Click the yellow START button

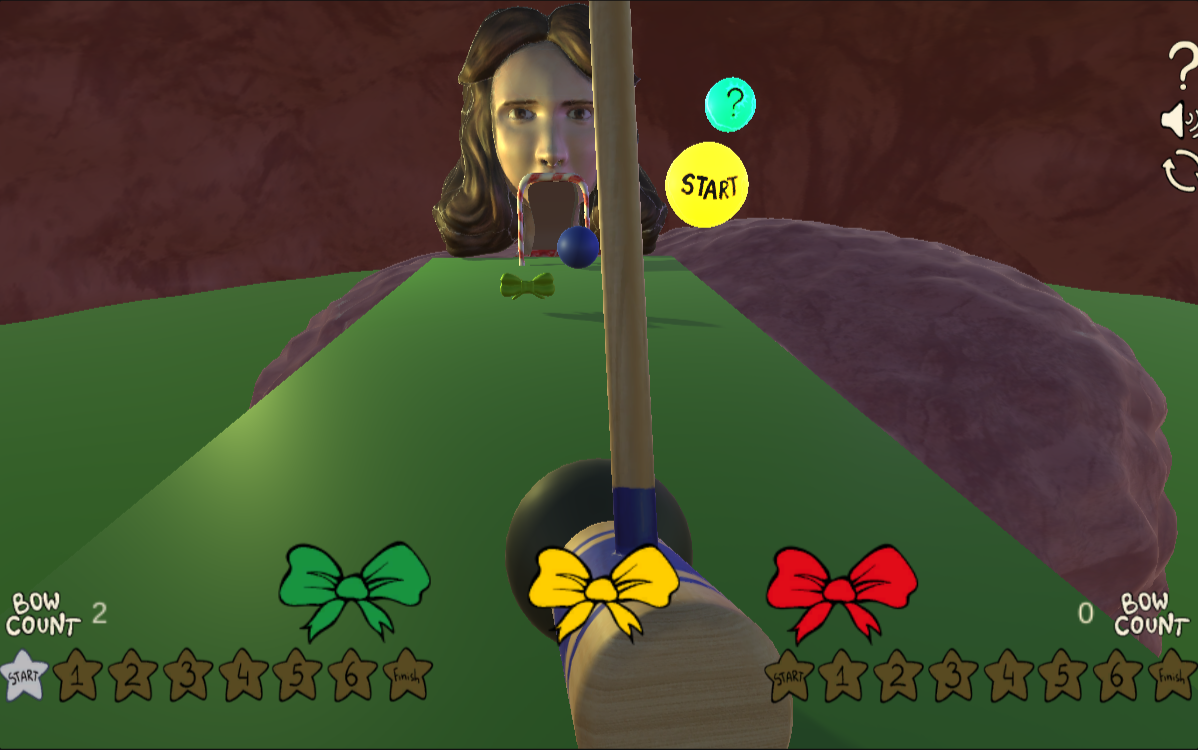[707, 185]
